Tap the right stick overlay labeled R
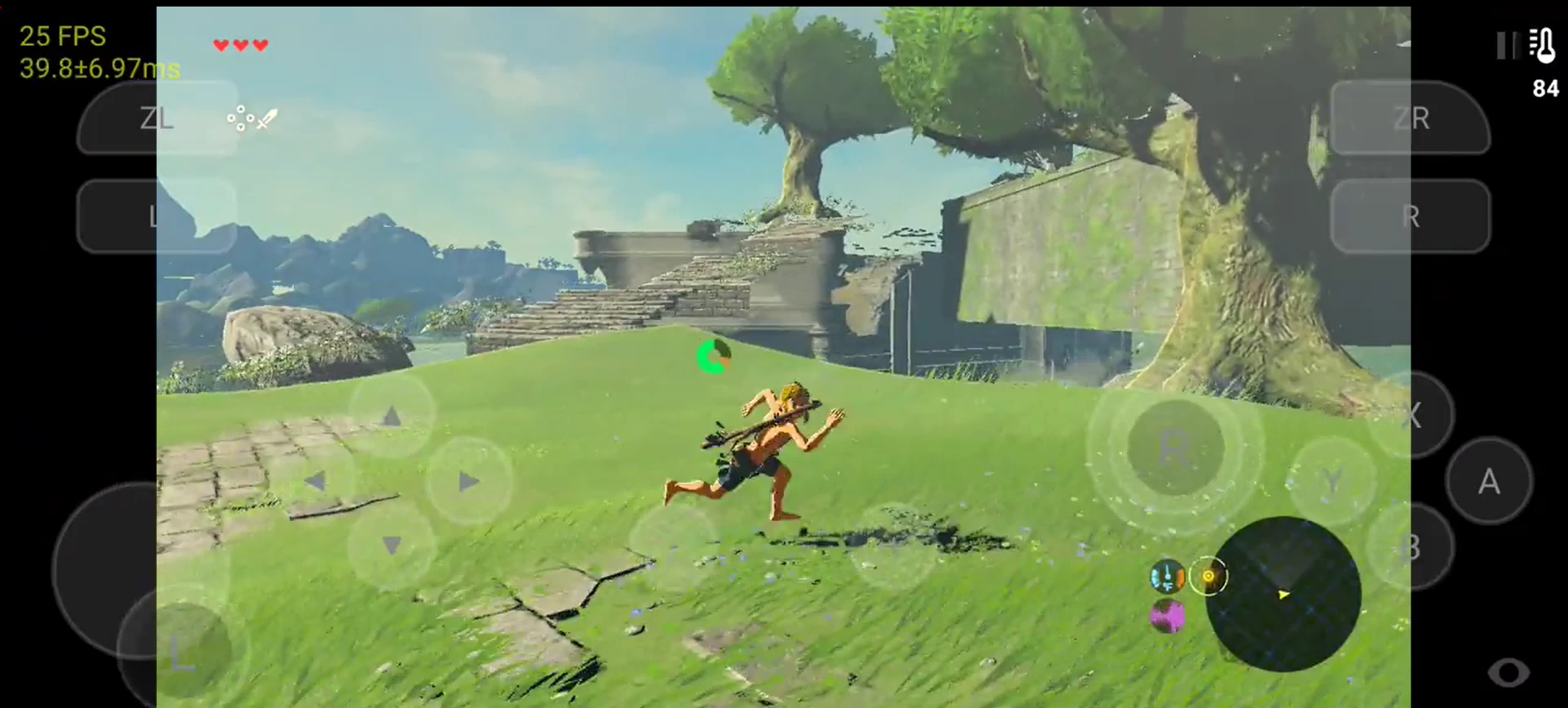Image resolution: width=1568 pixels, height=708 pixels. point(1174,448)
